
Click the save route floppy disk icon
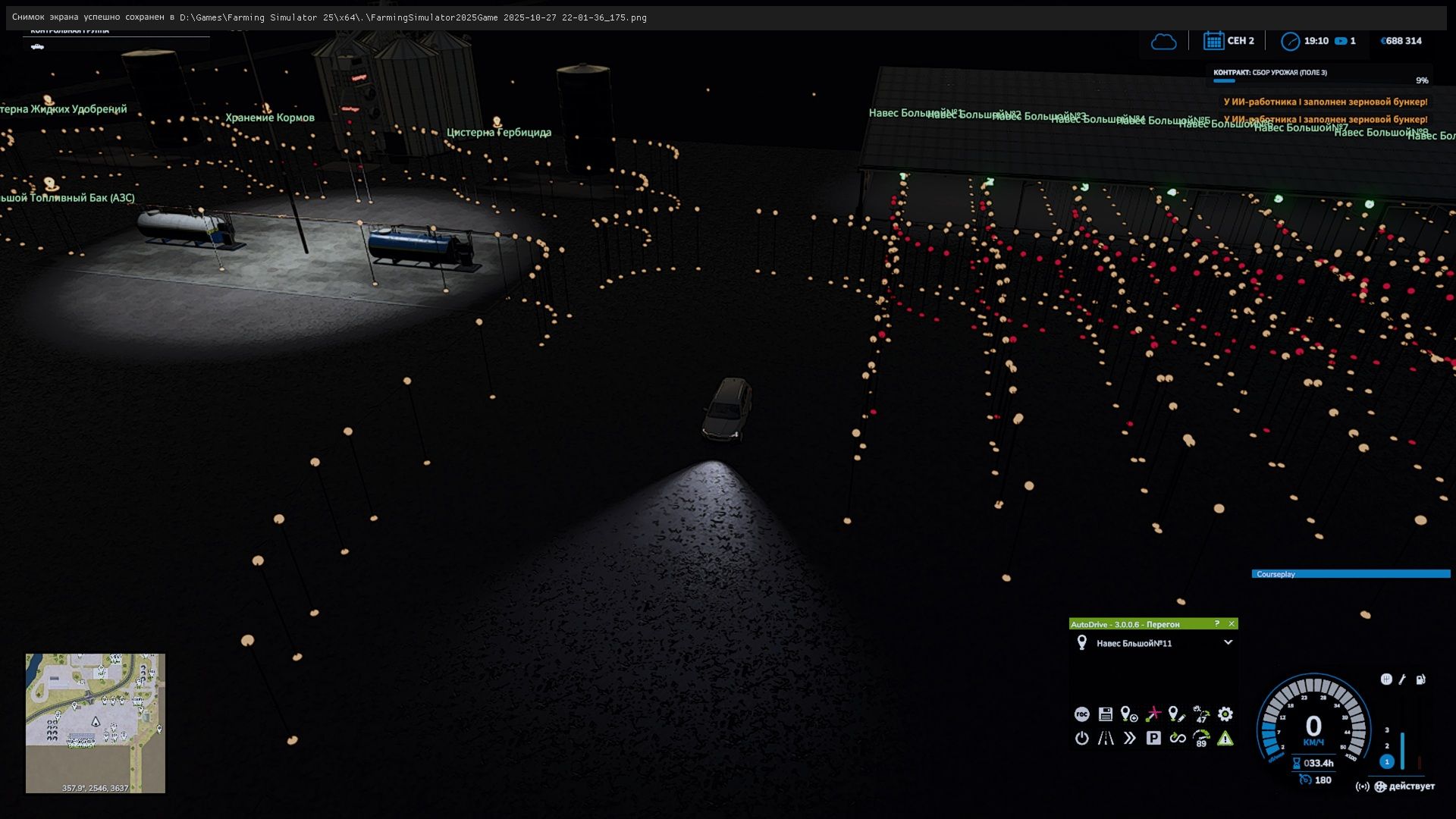point(1105,714)
